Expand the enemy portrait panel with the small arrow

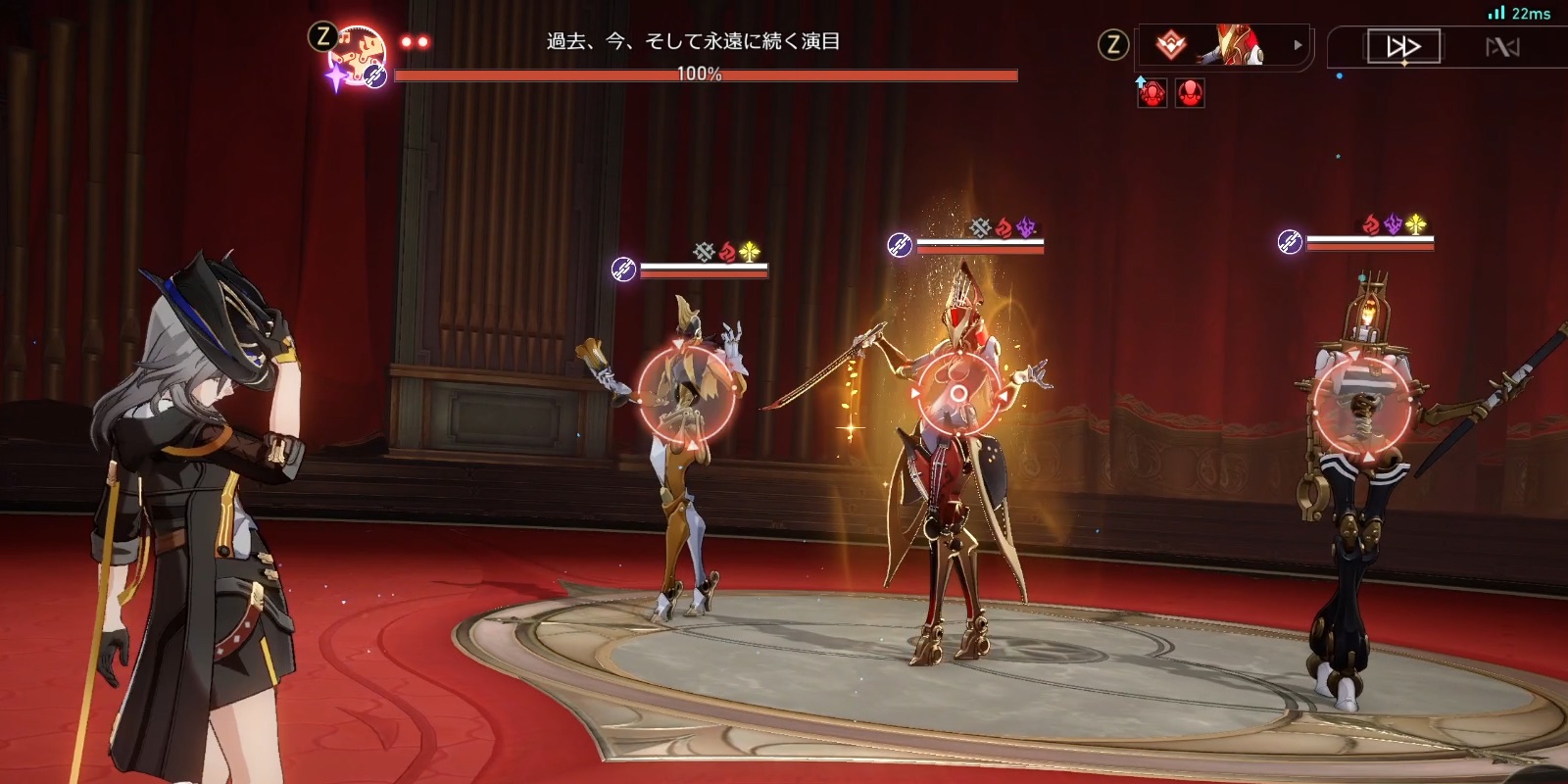[x=1298, y=46]
